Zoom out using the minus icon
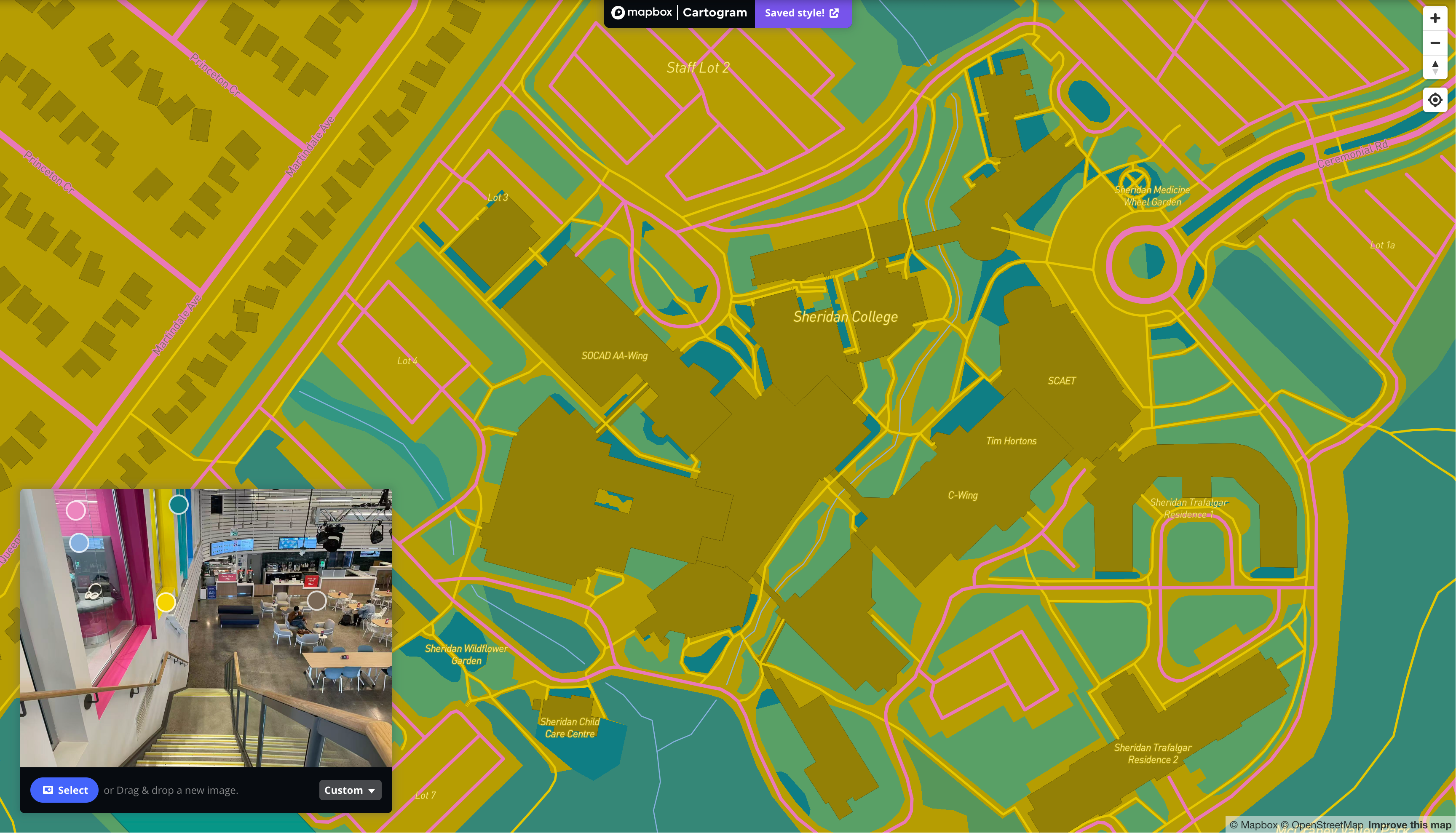The height and width of the screenshot is (833, 1456). (x=1435, y=43)
